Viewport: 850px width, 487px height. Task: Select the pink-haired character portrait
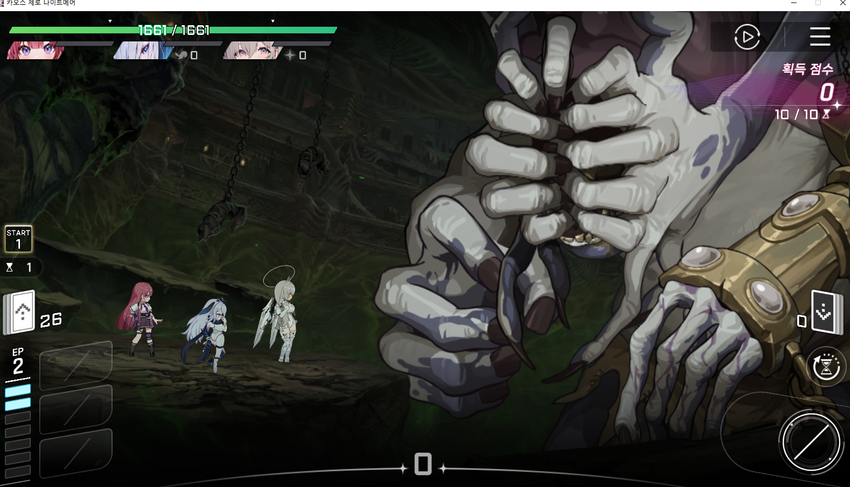coord(250,50)
